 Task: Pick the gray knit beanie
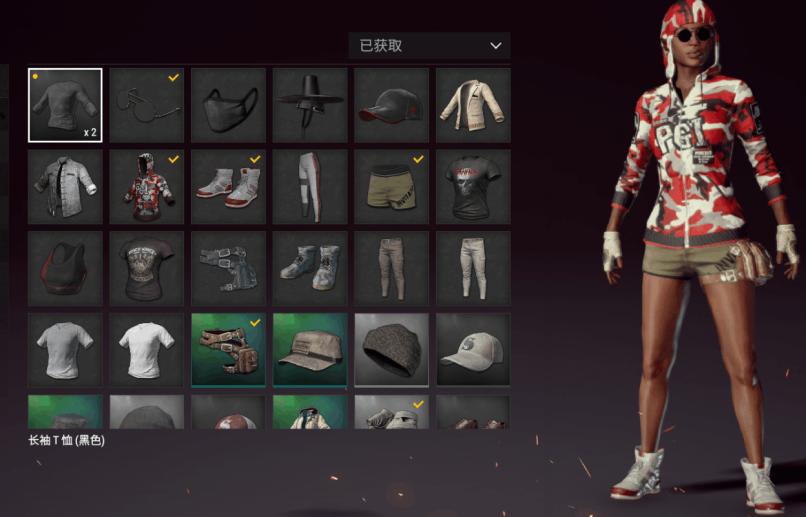(392, 350)
